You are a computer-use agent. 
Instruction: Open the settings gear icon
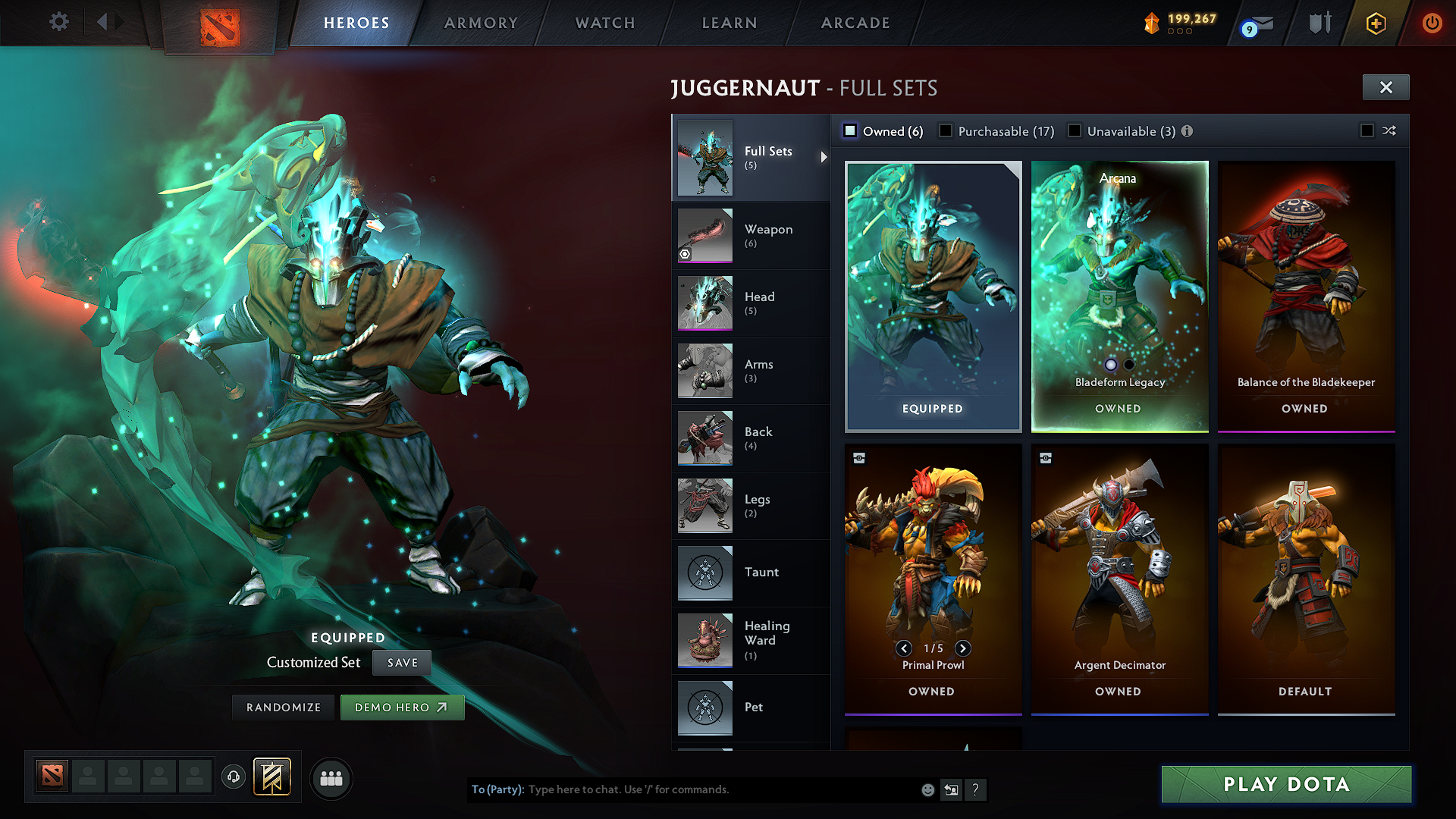(x=58, y=22)
